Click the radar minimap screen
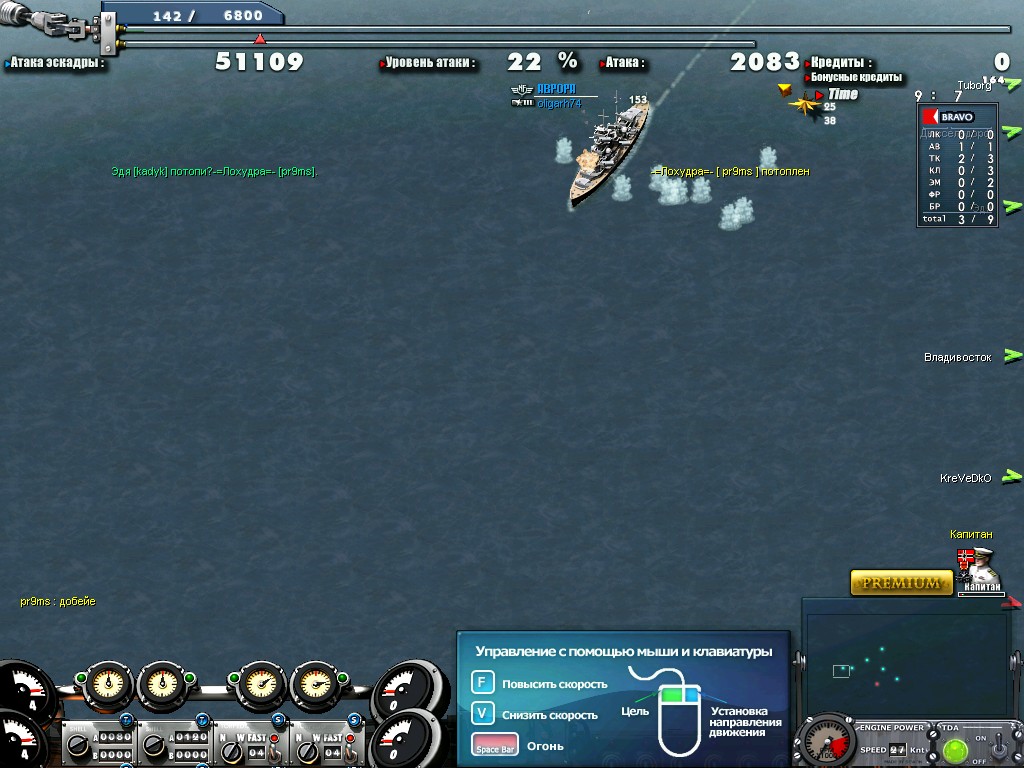 tap(907, 666)
